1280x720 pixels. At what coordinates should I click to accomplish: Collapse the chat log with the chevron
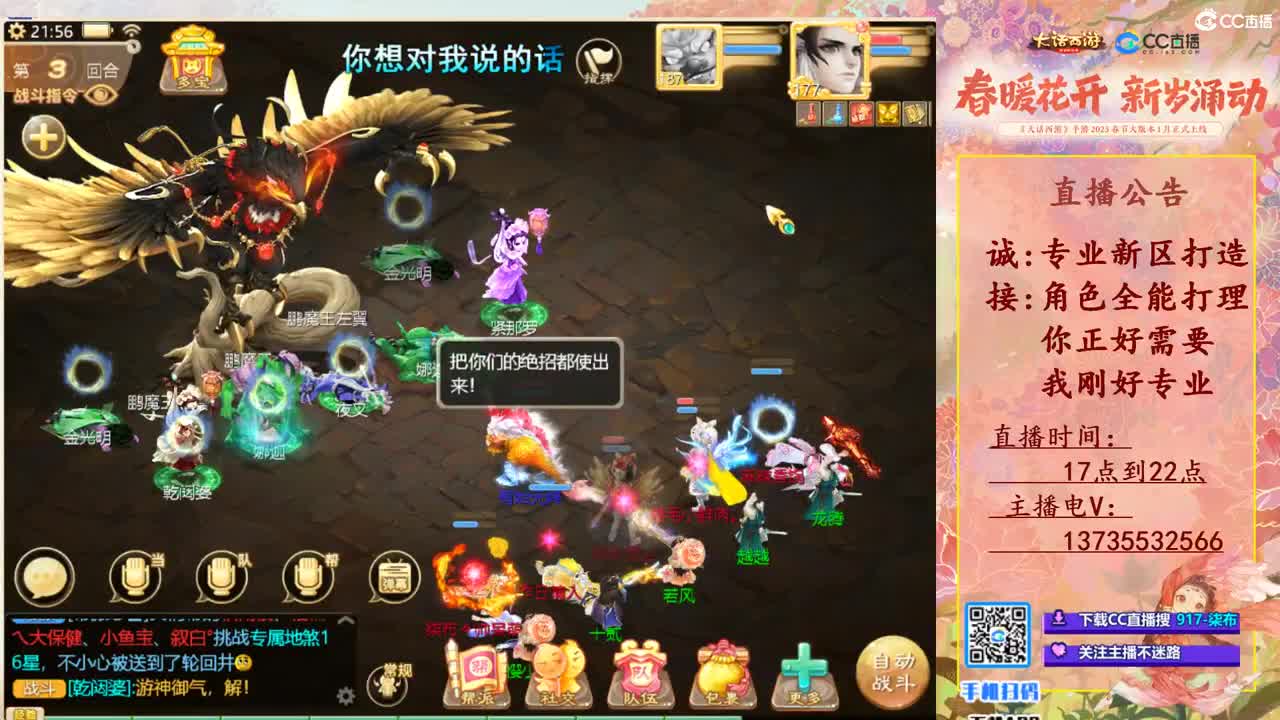tap(345, 620)
